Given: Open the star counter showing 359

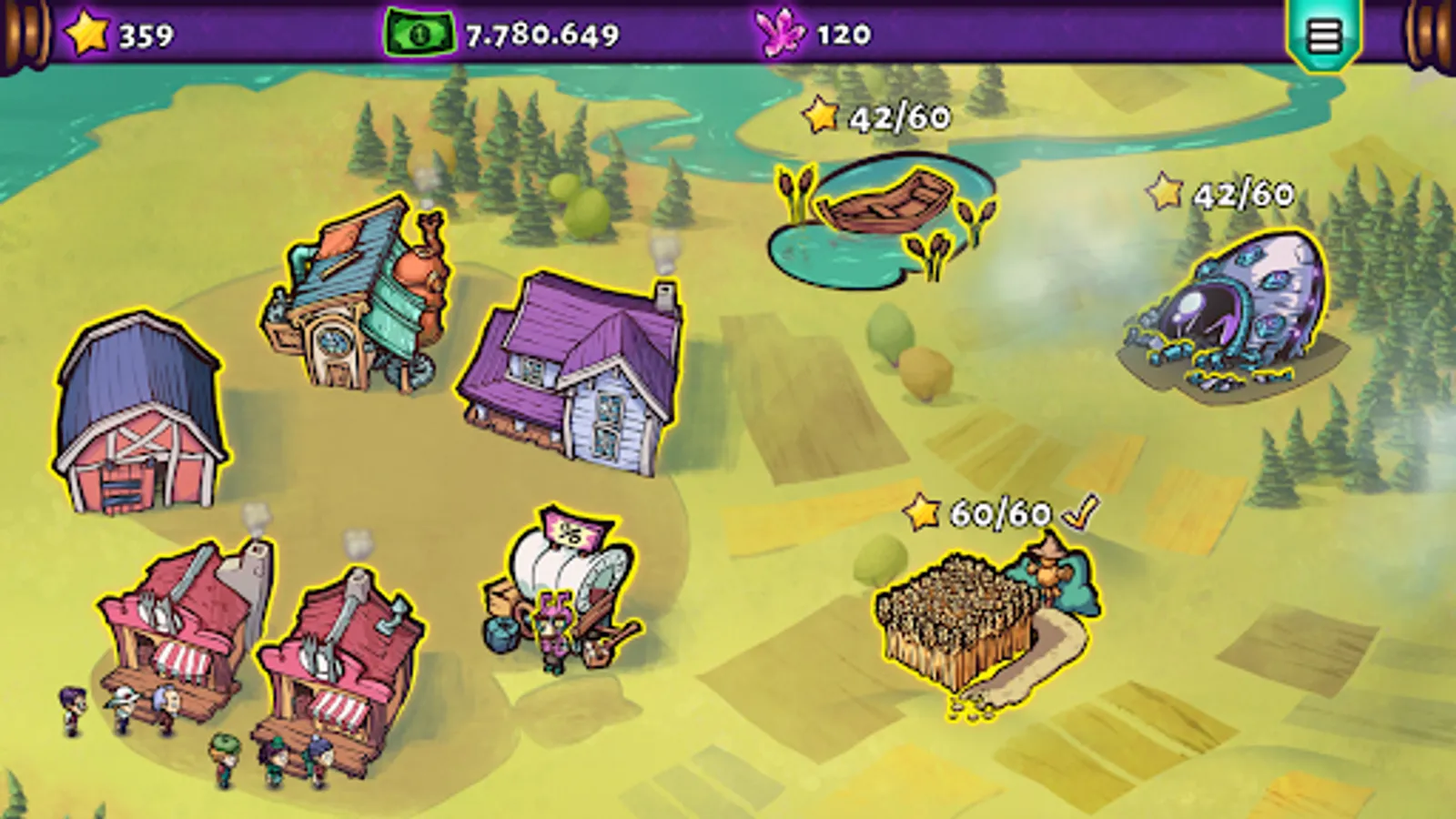Looking at the screenshot, I should 118,35.
